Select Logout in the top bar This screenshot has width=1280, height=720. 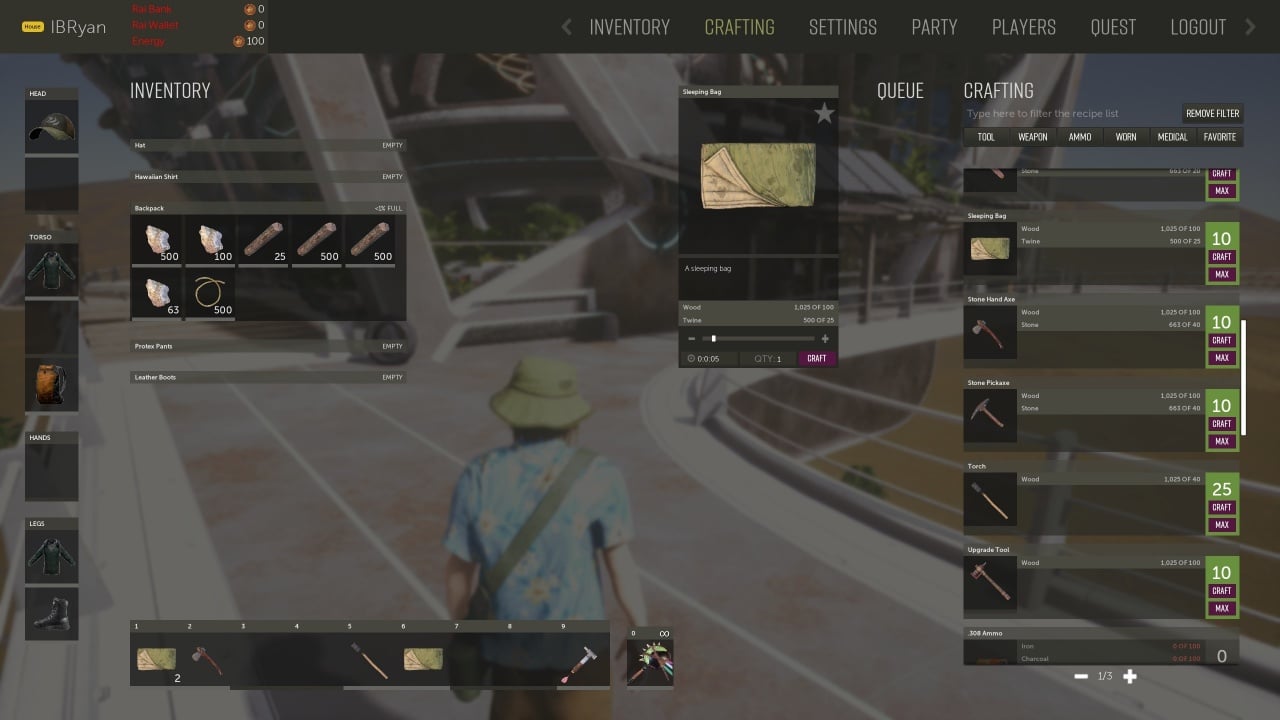click(x=1198, y=27)
